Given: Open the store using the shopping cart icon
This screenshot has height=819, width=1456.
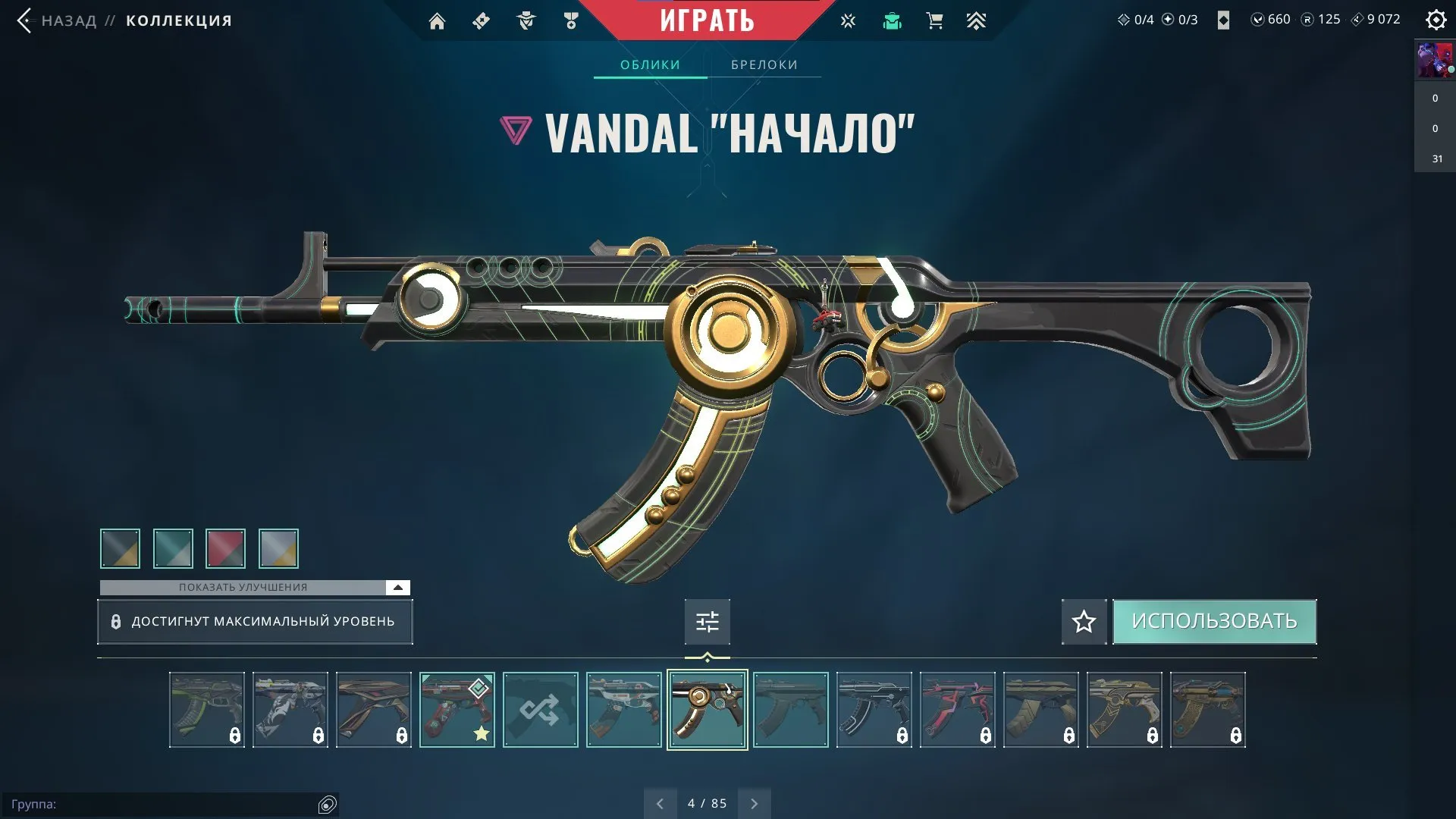Looking at the screenshot, I should pos(934,21).
